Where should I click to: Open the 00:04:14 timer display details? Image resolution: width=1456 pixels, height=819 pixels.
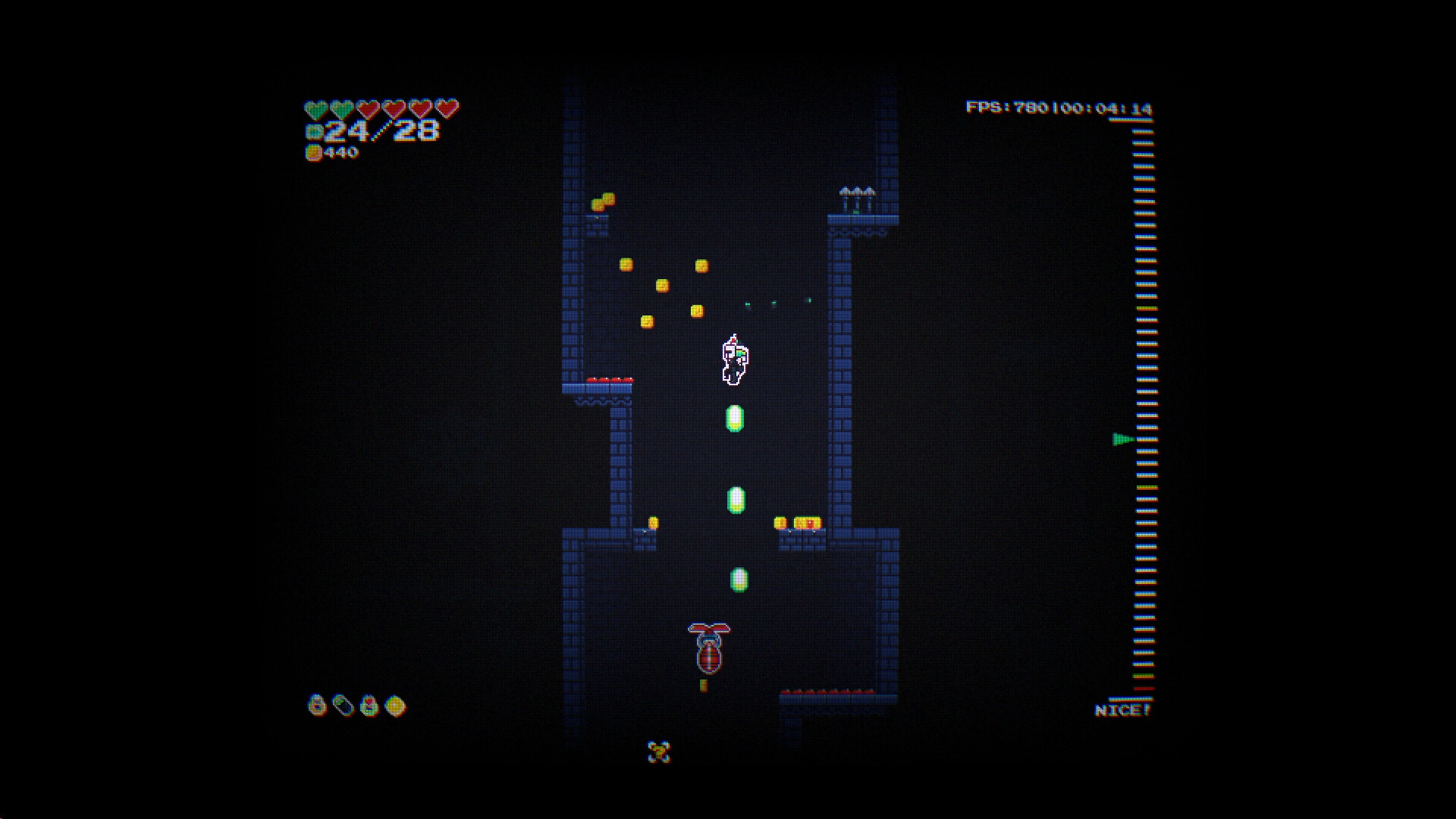(x=1106, y=108)
